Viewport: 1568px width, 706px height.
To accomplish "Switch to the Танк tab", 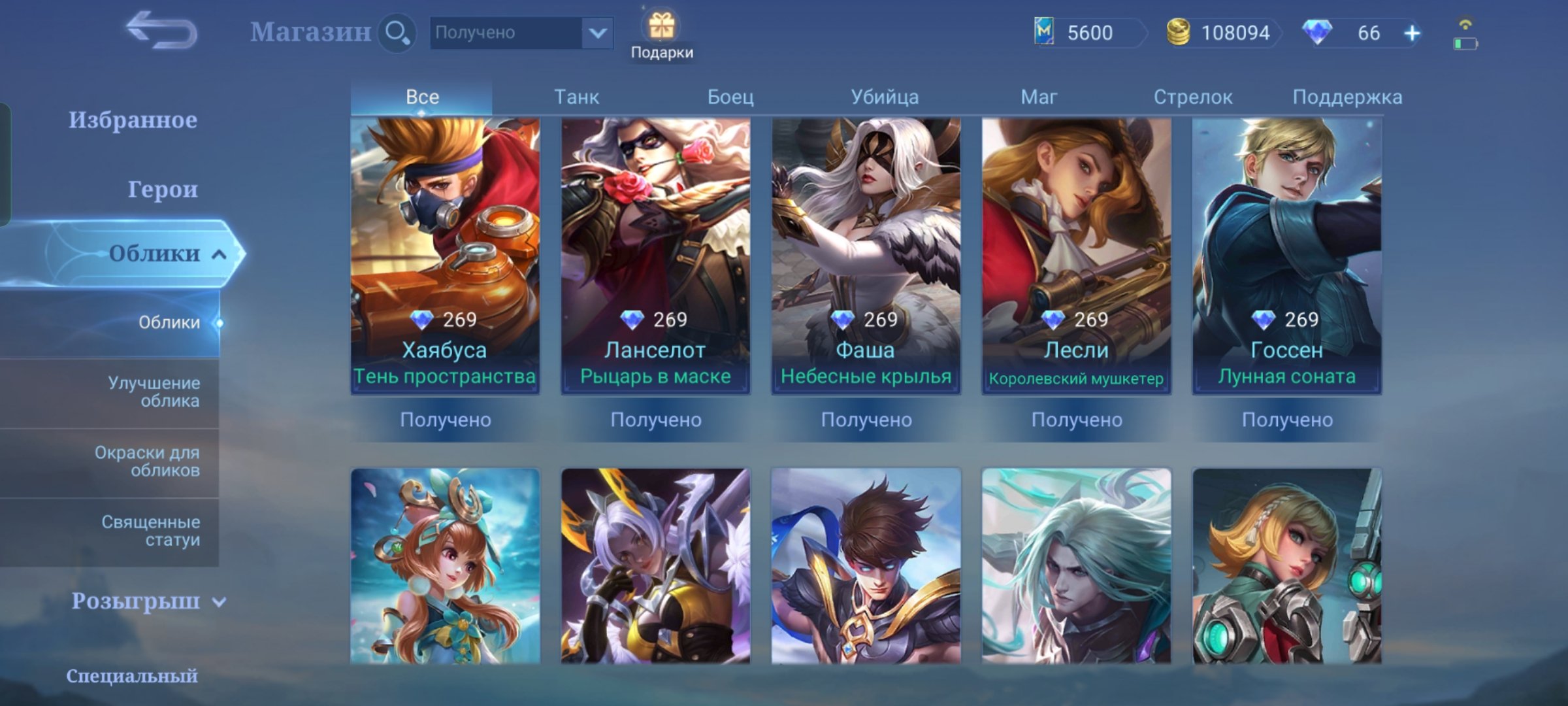I will [x=577, y=97].
